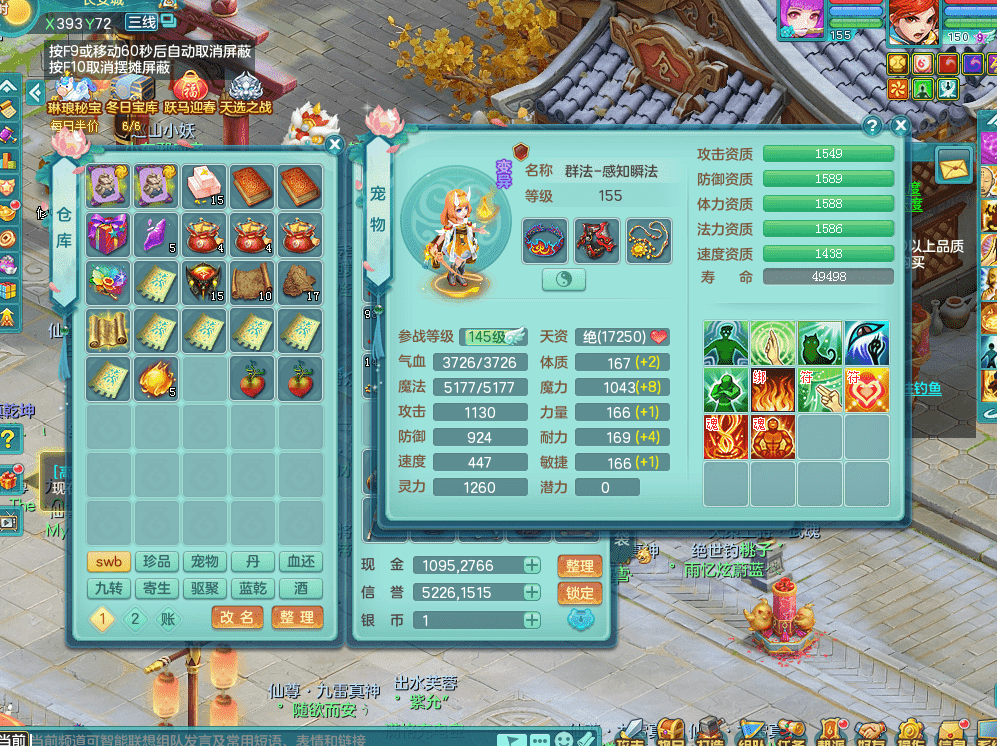Close the pet details panel
Viewport: 997px width, 746px height.
click(x=900, y=126)
